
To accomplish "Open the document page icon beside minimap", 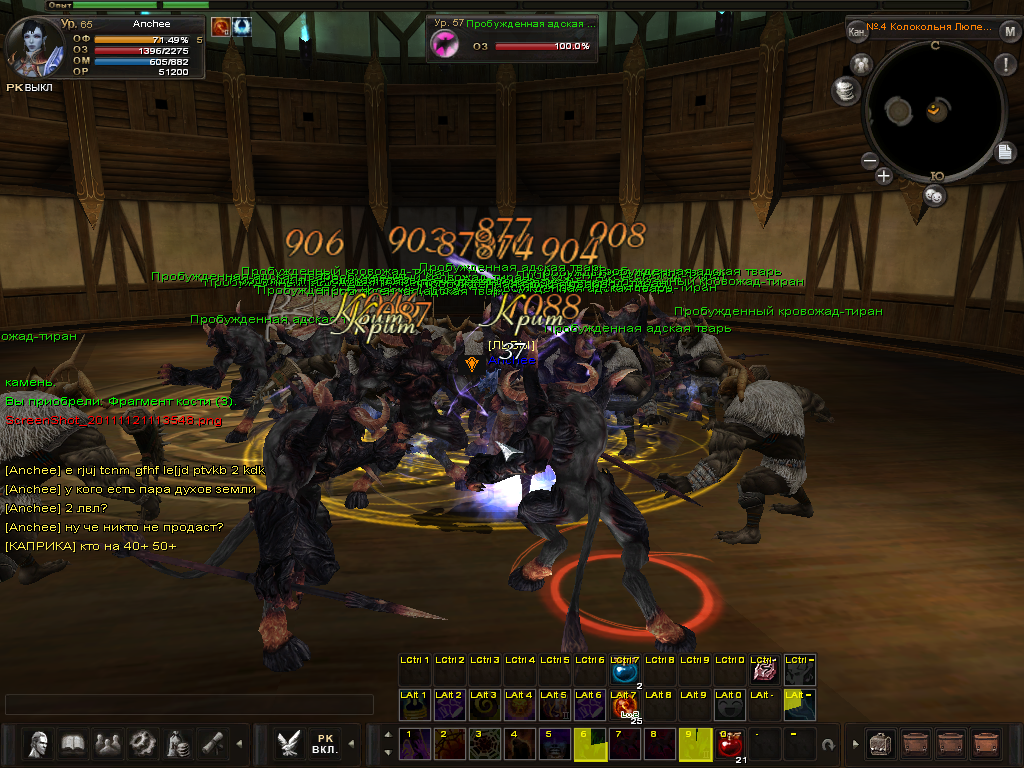I will [1005, 152].
